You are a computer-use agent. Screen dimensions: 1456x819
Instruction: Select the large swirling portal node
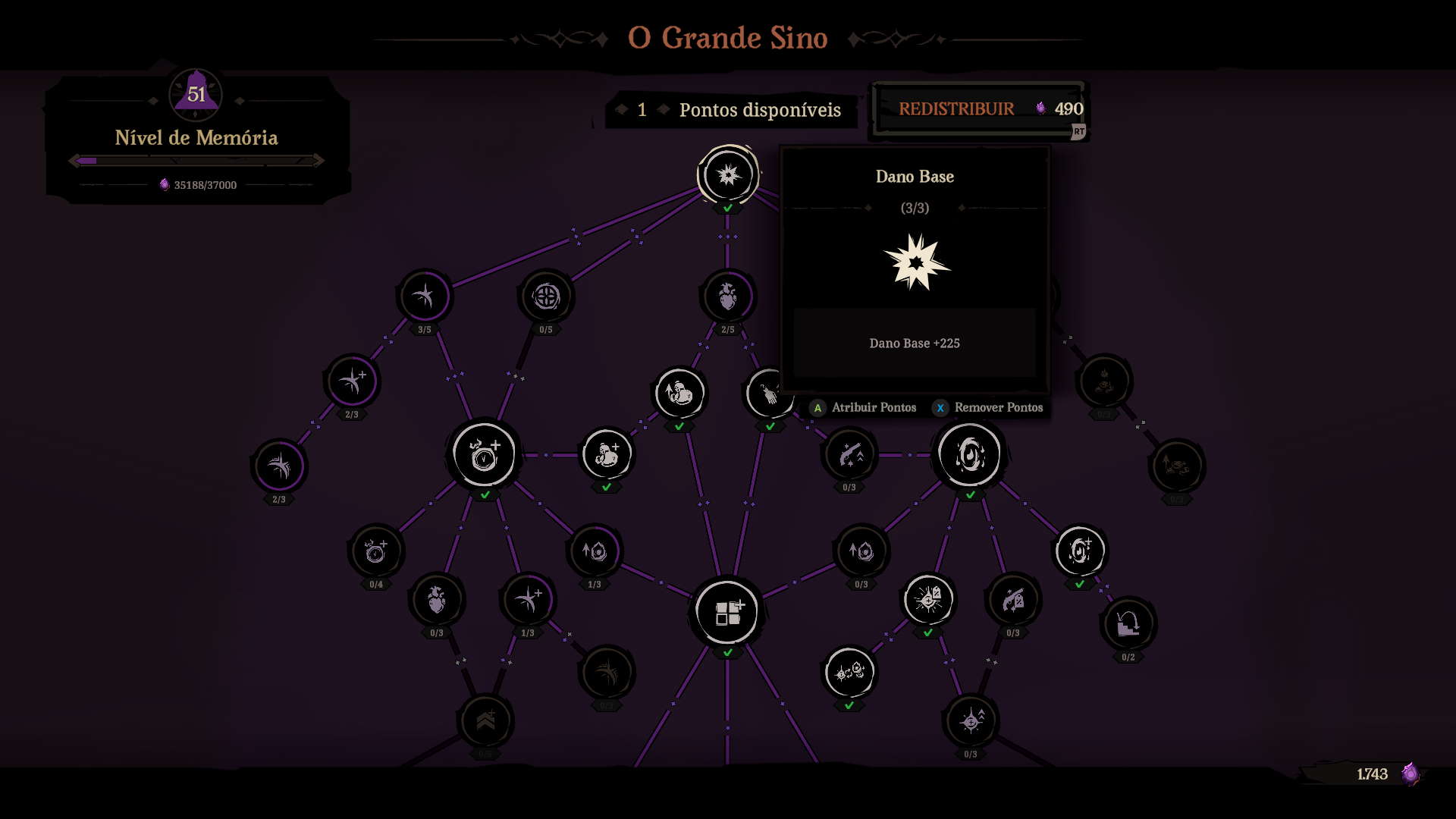[x=970, y=455]
